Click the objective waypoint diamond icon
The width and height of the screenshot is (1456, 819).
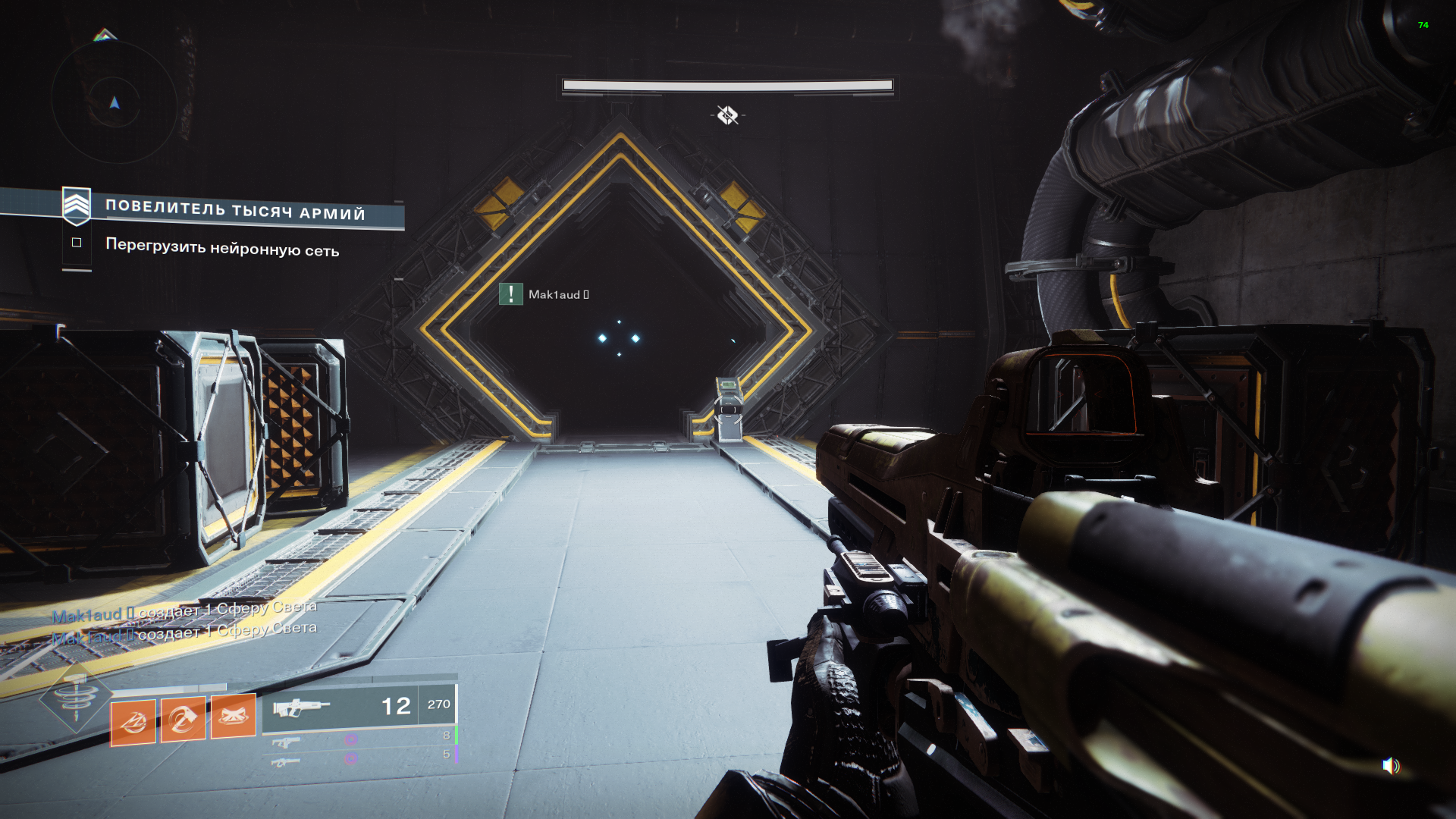point(727,115)
